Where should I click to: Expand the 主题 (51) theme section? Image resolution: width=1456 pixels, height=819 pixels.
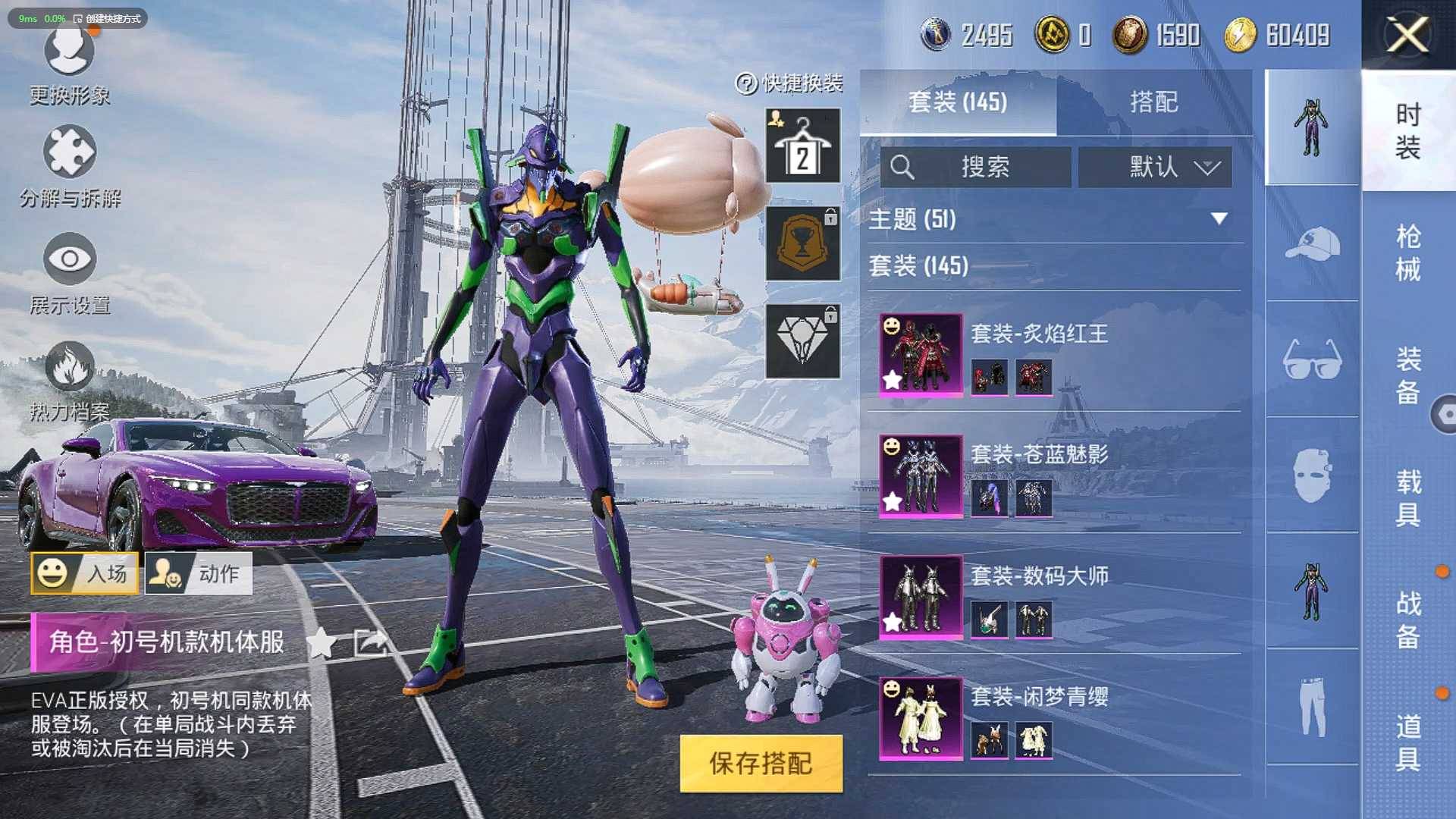(1054, 219)
